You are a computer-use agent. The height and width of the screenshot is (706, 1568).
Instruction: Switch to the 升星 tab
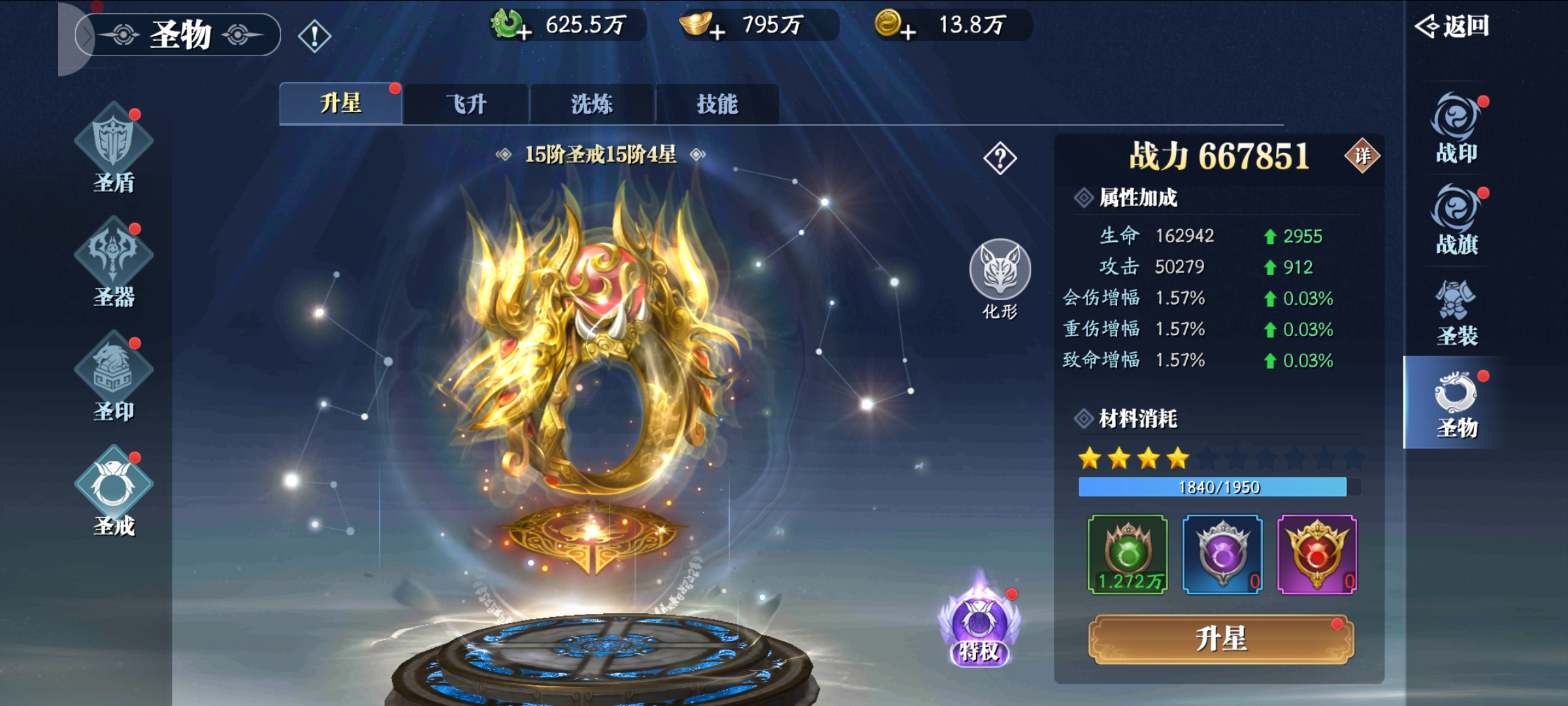340,104
